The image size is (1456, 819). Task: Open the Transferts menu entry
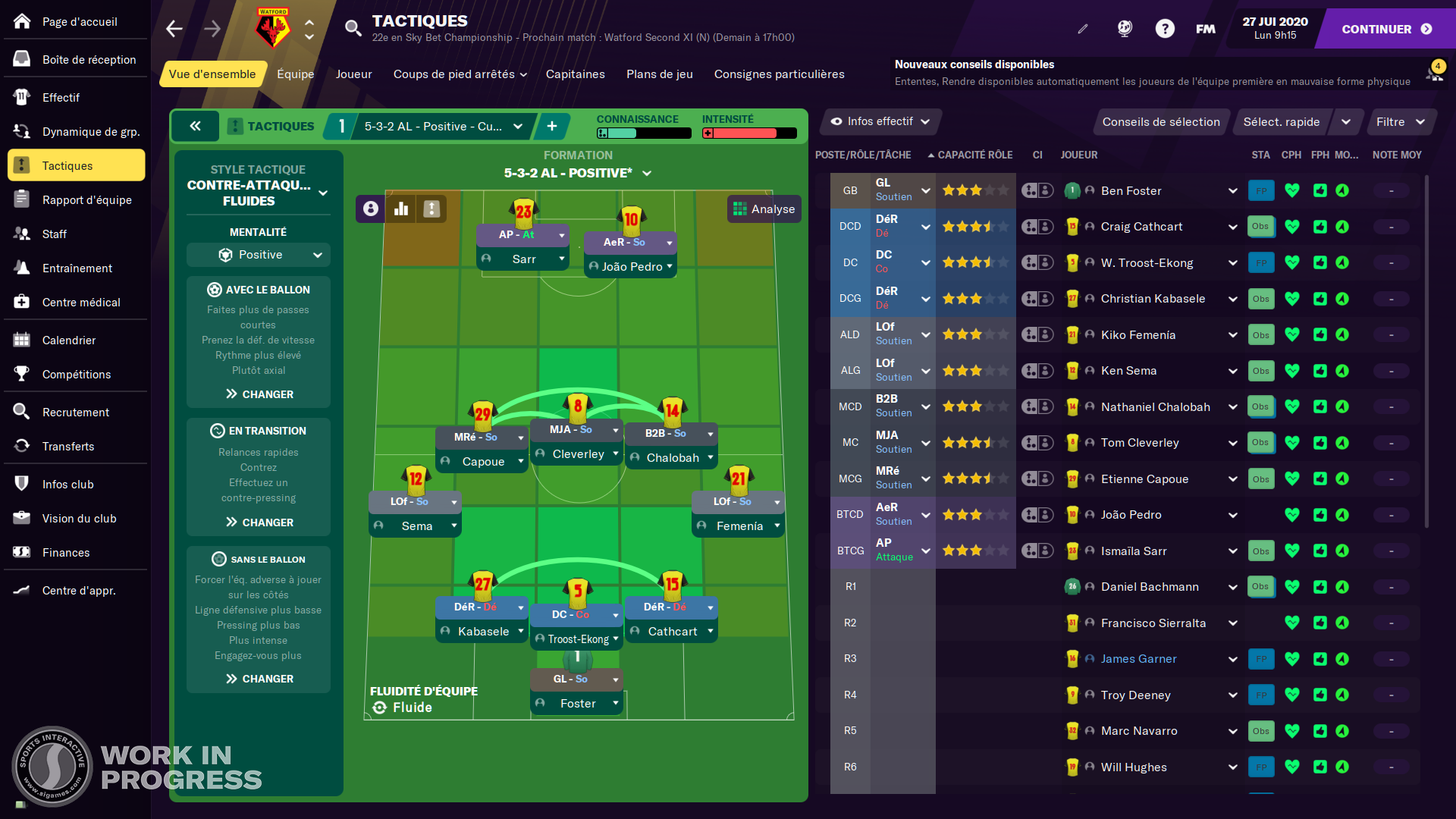pos(68,446)
